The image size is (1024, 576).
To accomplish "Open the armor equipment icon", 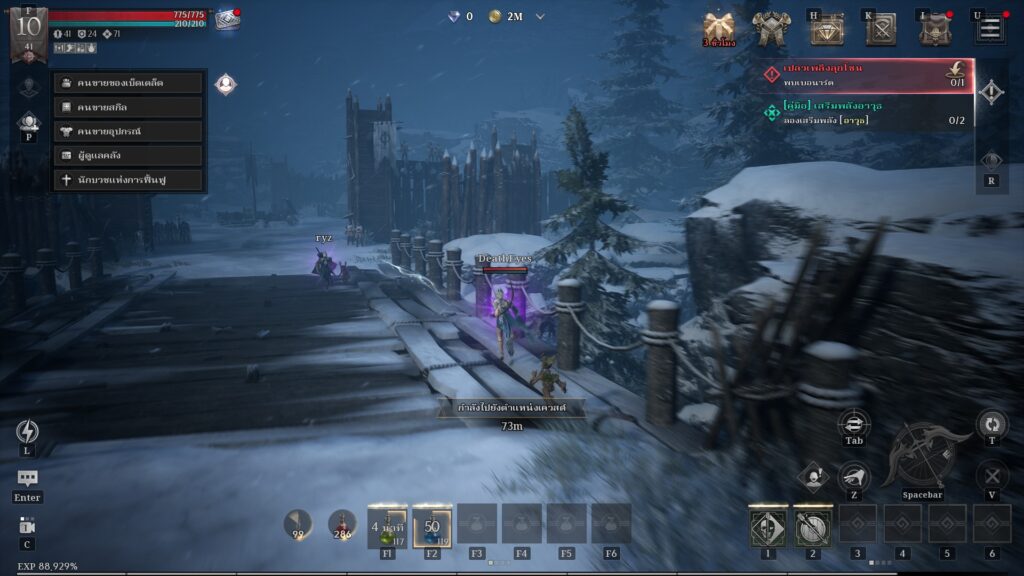I will tap(771, 28).
